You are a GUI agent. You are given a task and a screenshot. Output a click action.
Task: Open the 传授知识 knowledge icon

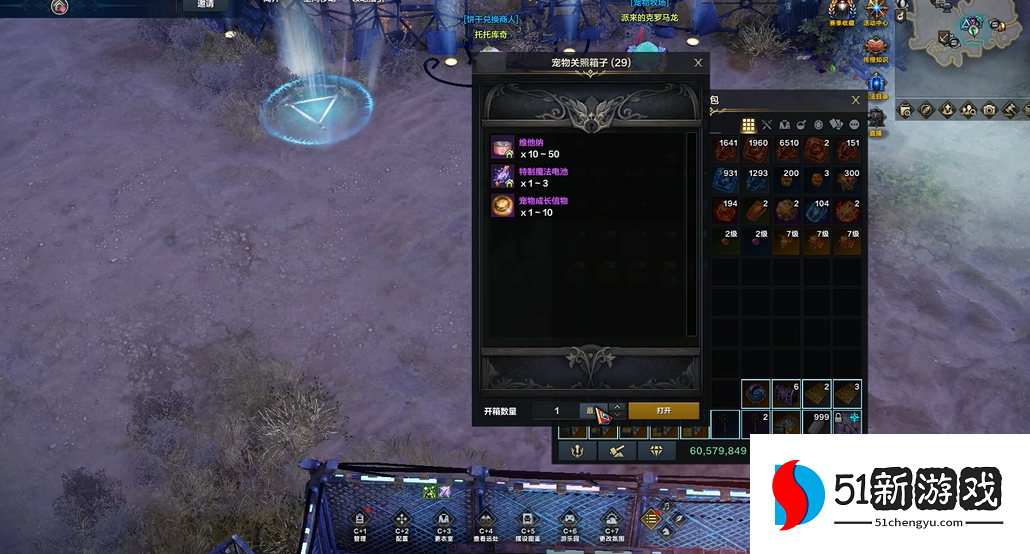coord(877,46)
